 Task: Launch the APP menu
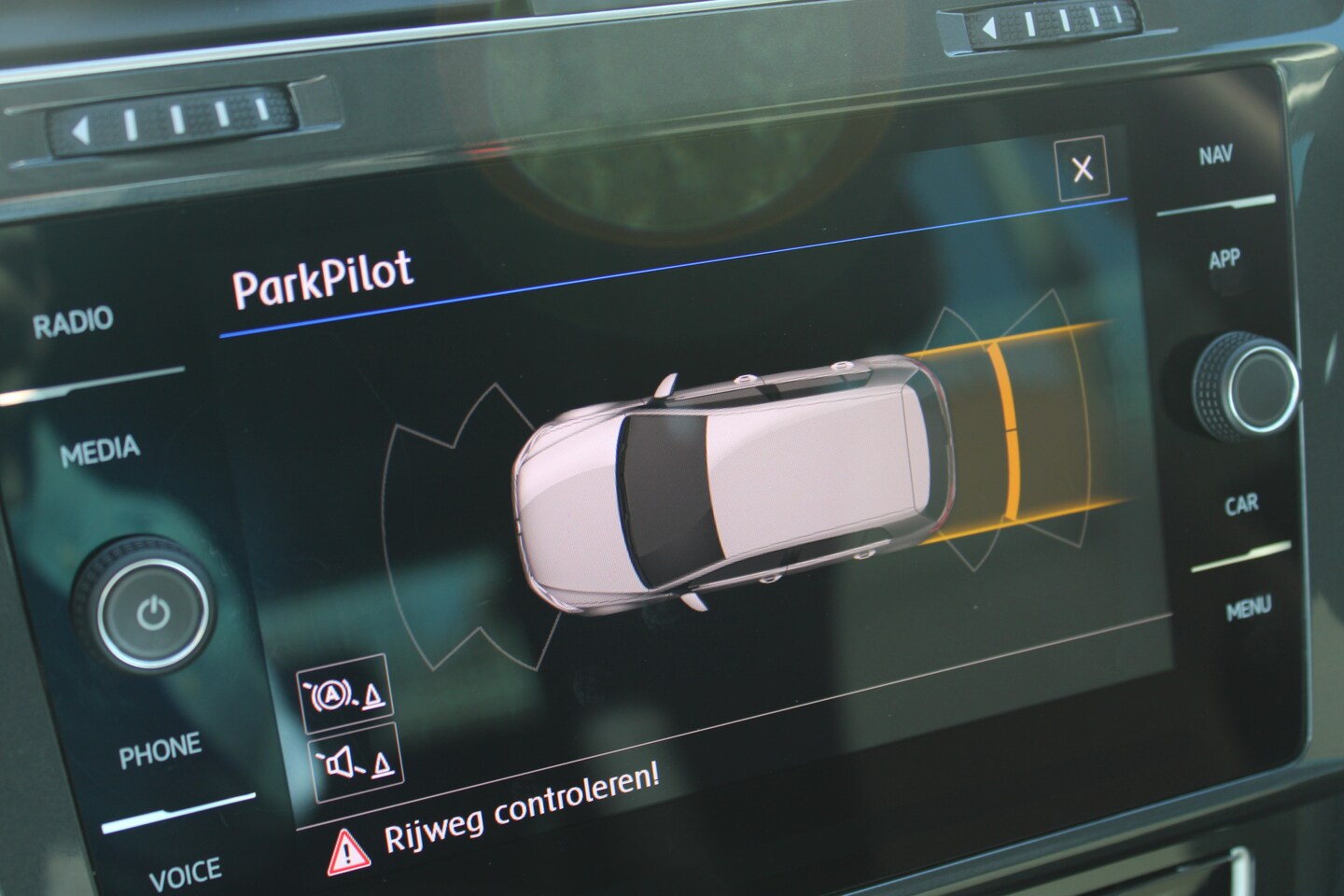[x=1224, y=259]
